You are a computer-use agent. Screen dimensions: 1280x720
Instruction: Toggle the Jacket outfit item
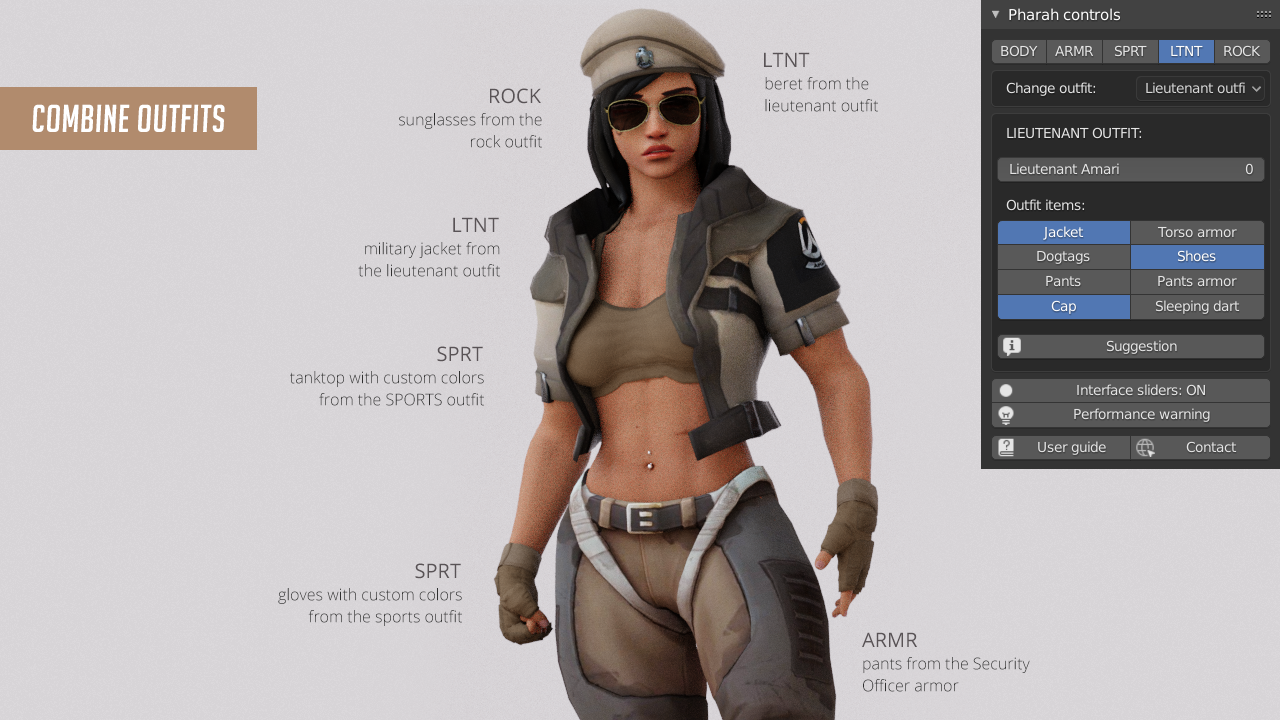[x=1063, y=231]
